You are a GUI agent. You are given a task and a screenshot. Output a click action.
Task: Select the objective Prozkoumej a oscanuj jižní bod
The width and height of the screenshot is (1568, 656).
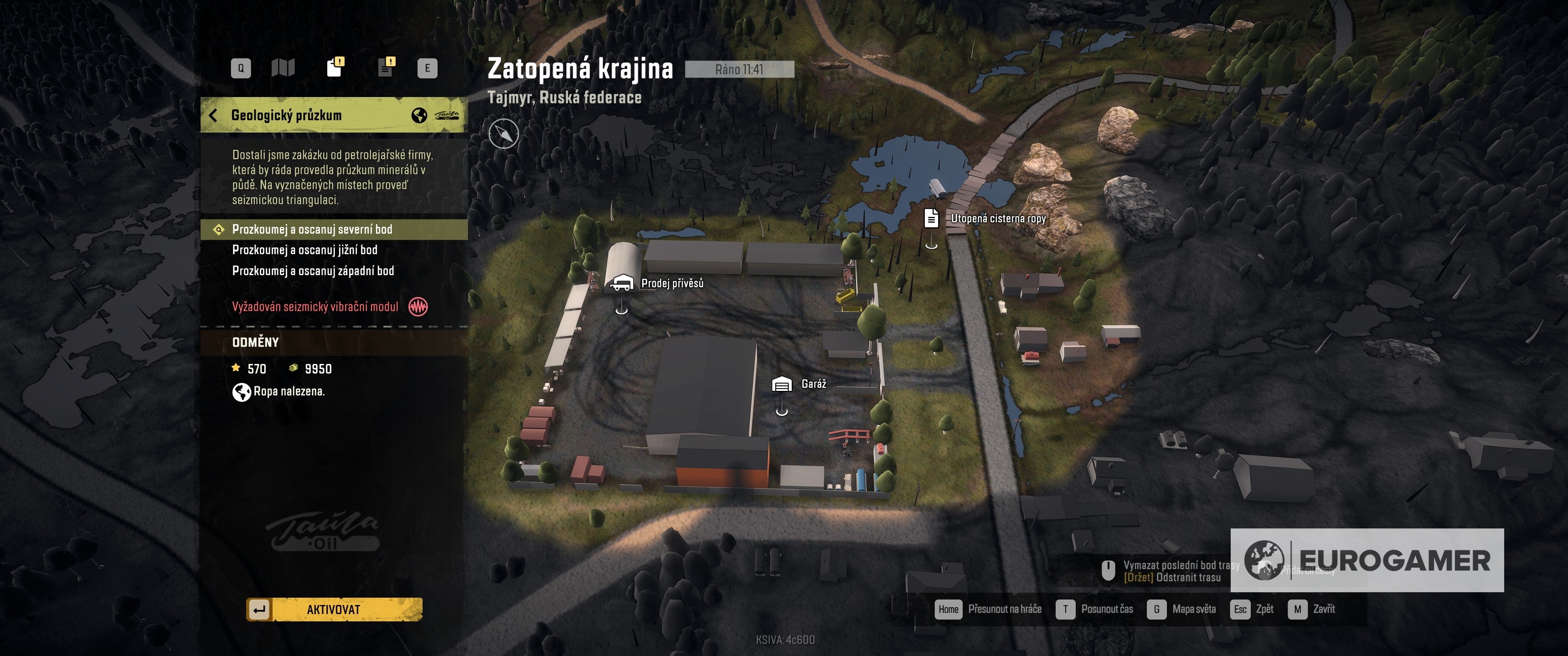click(x=304, y=250)
